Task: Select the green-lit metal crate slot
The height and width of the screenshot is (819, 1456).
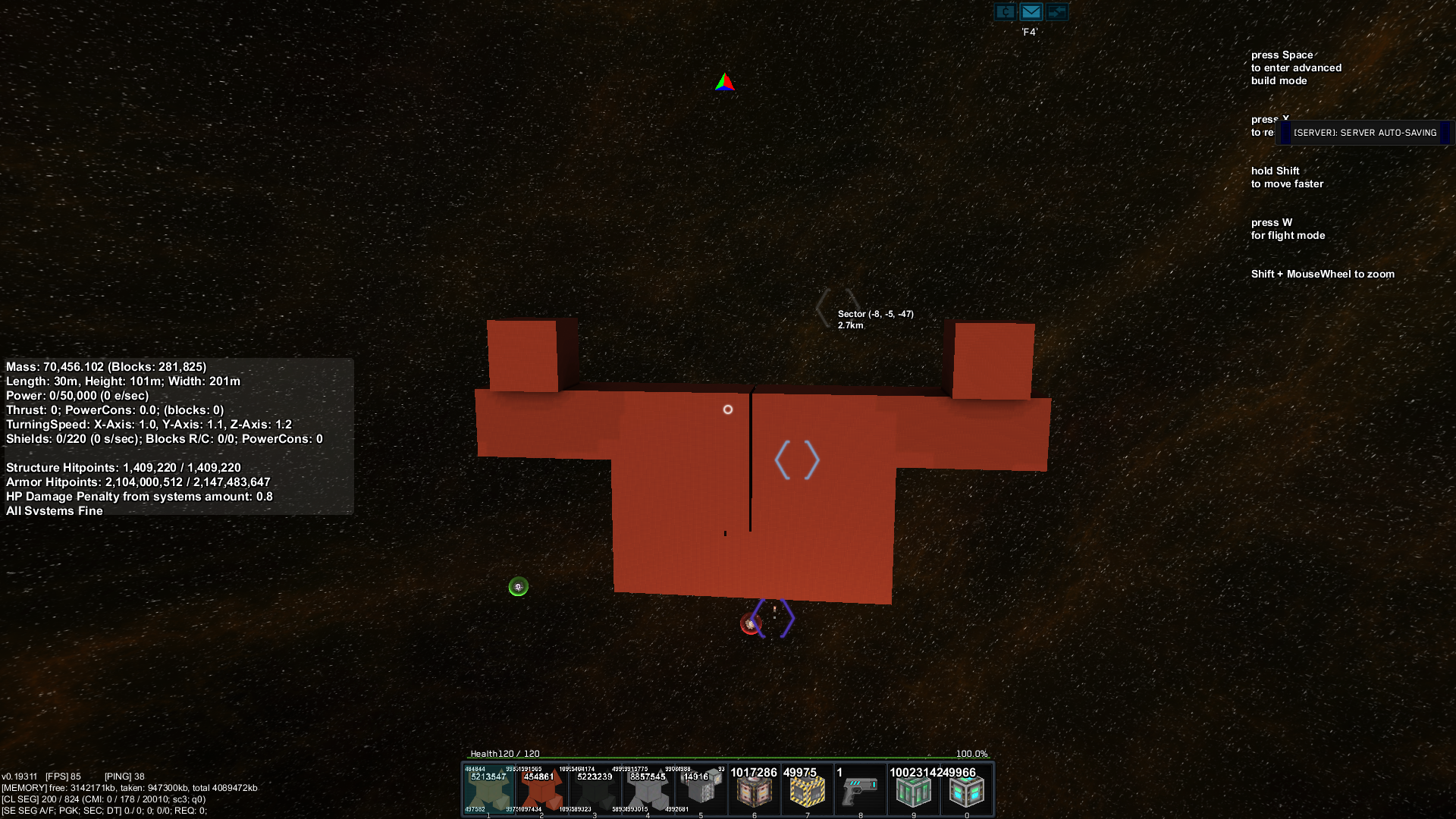Action: click(913, 790)
